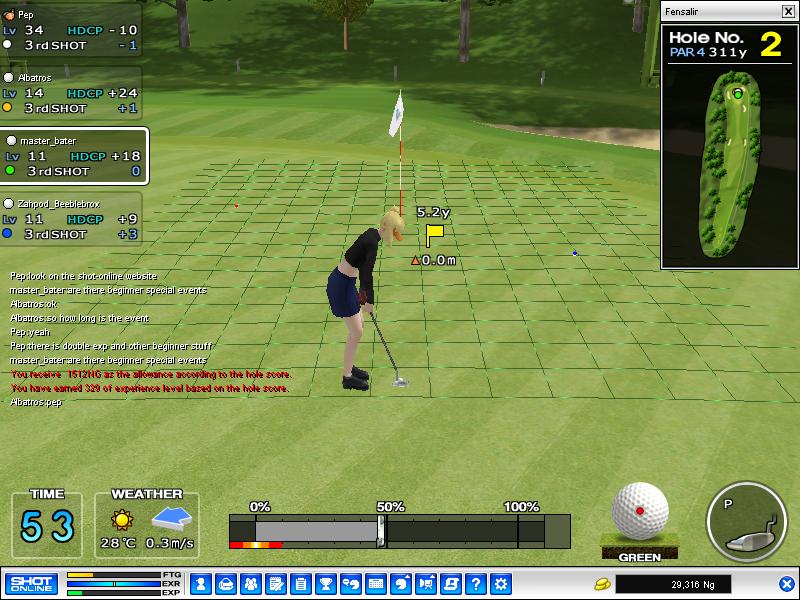Click the blue X exit button
Image resolution: width=800 pixels, height=600 pixels.
coord(787,583)
